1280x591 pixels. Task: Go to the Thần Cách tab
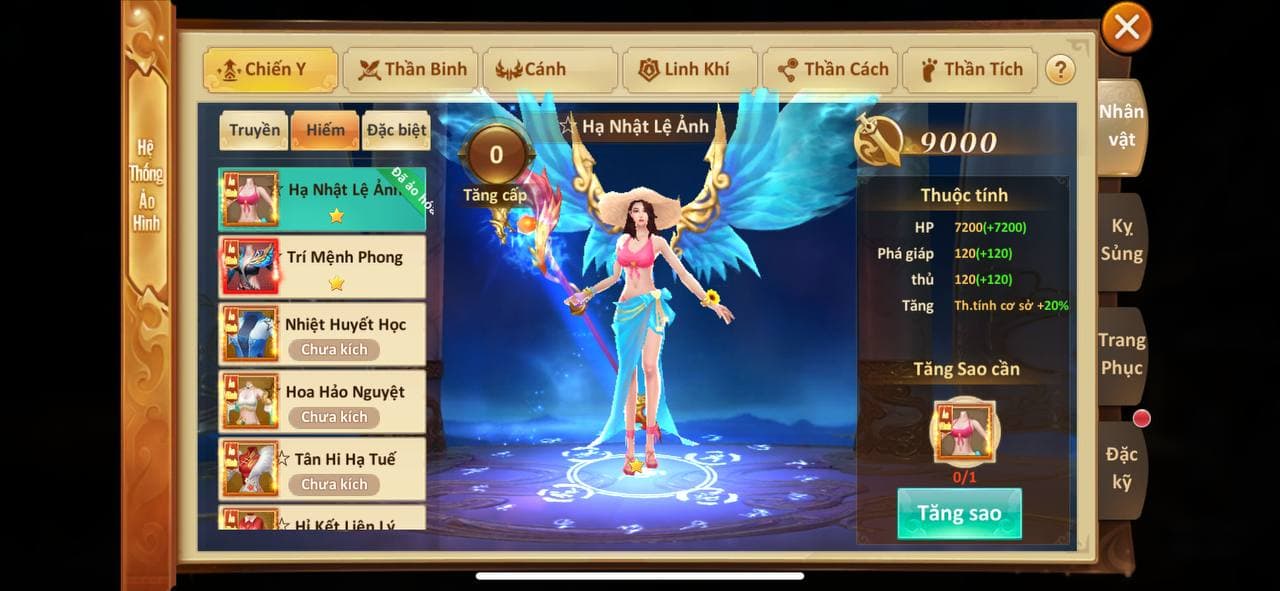[x=832, y=70]
